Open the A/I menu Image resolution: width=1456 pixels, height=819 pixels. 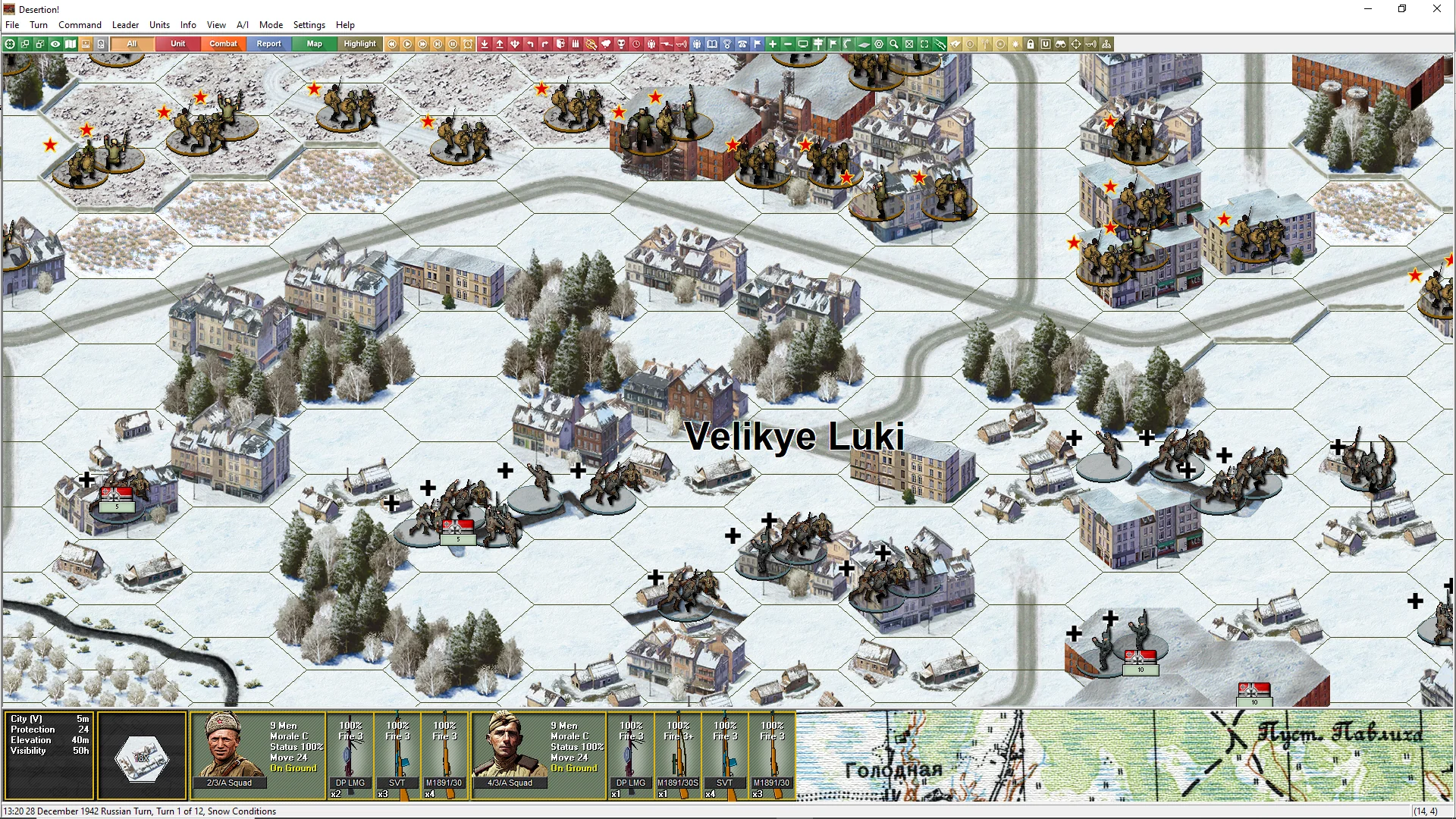[242, 25]
